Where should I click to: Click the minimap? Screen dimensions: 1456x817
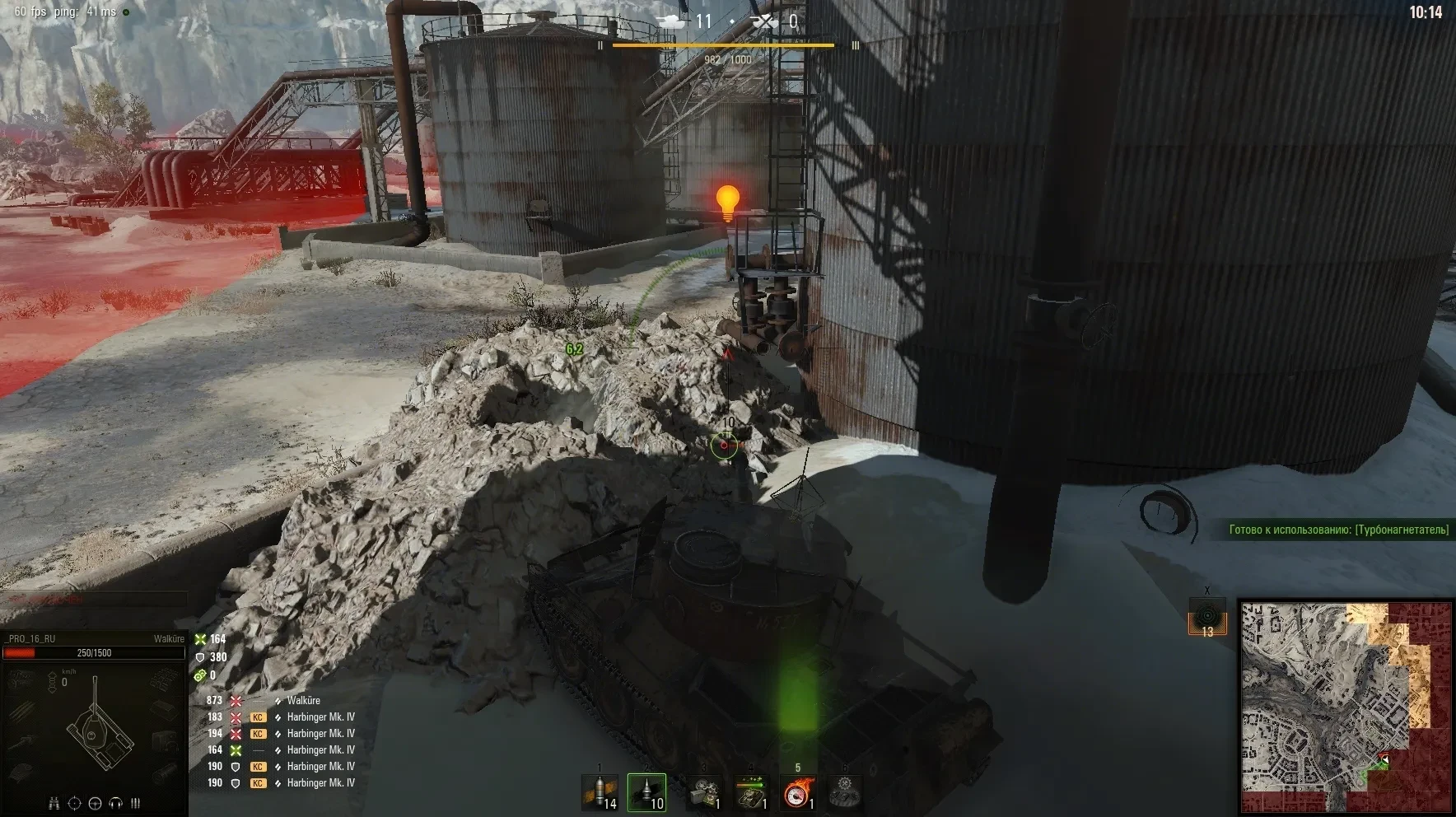1346,707
